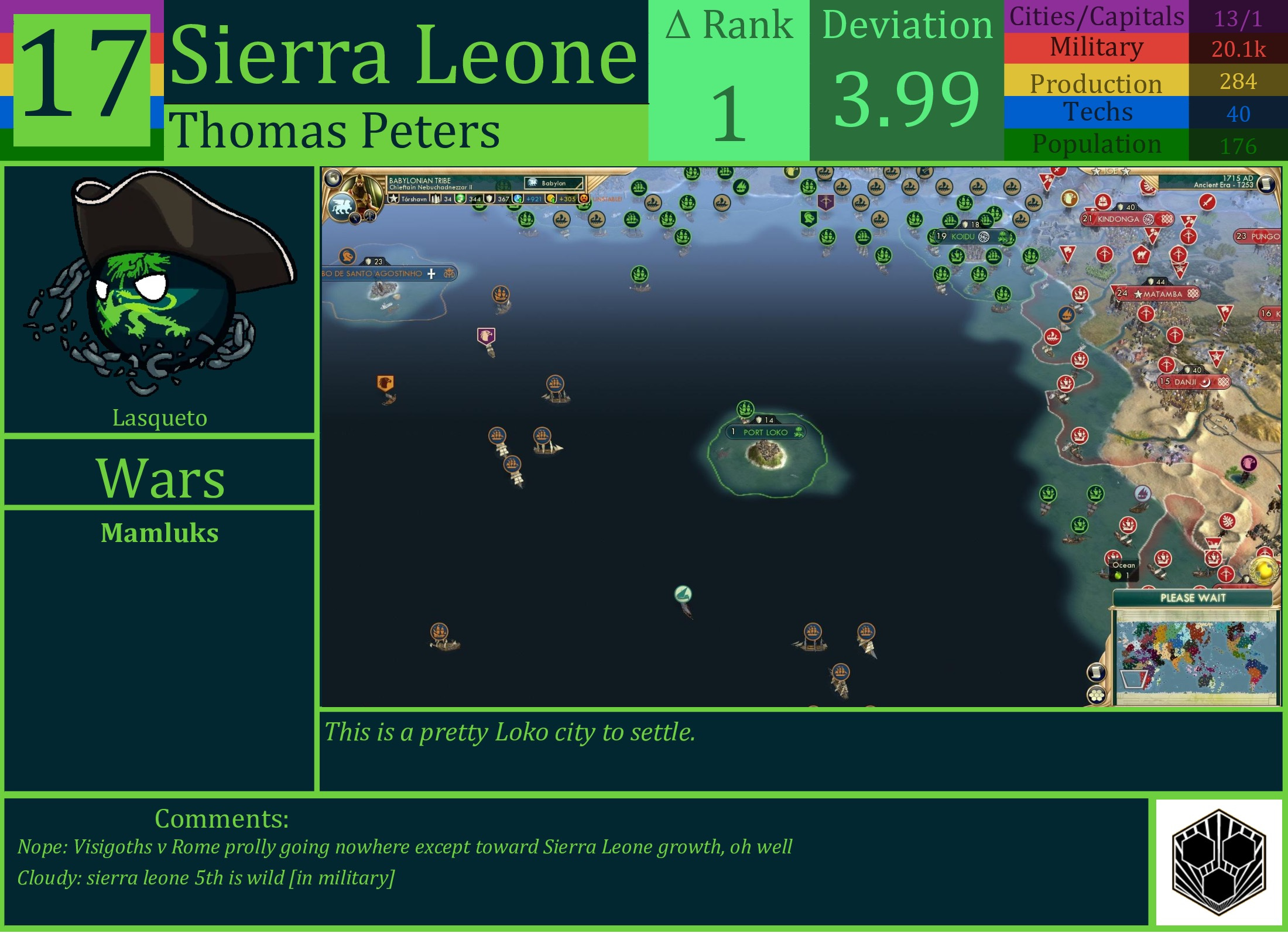Click the PLEASE WAIT banner

tap(1193, 598)
